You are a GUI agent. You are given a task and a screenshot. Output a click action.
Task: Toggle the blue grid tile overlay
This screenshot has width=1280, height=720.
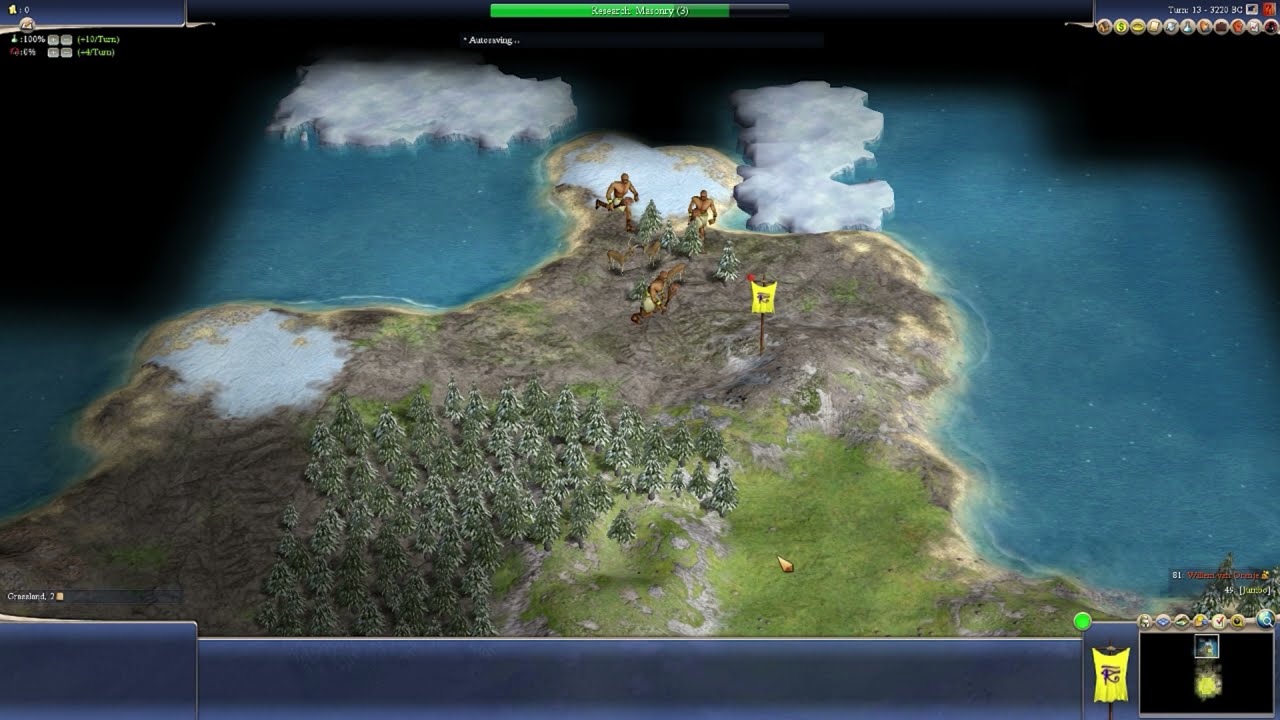point(1163,621)
